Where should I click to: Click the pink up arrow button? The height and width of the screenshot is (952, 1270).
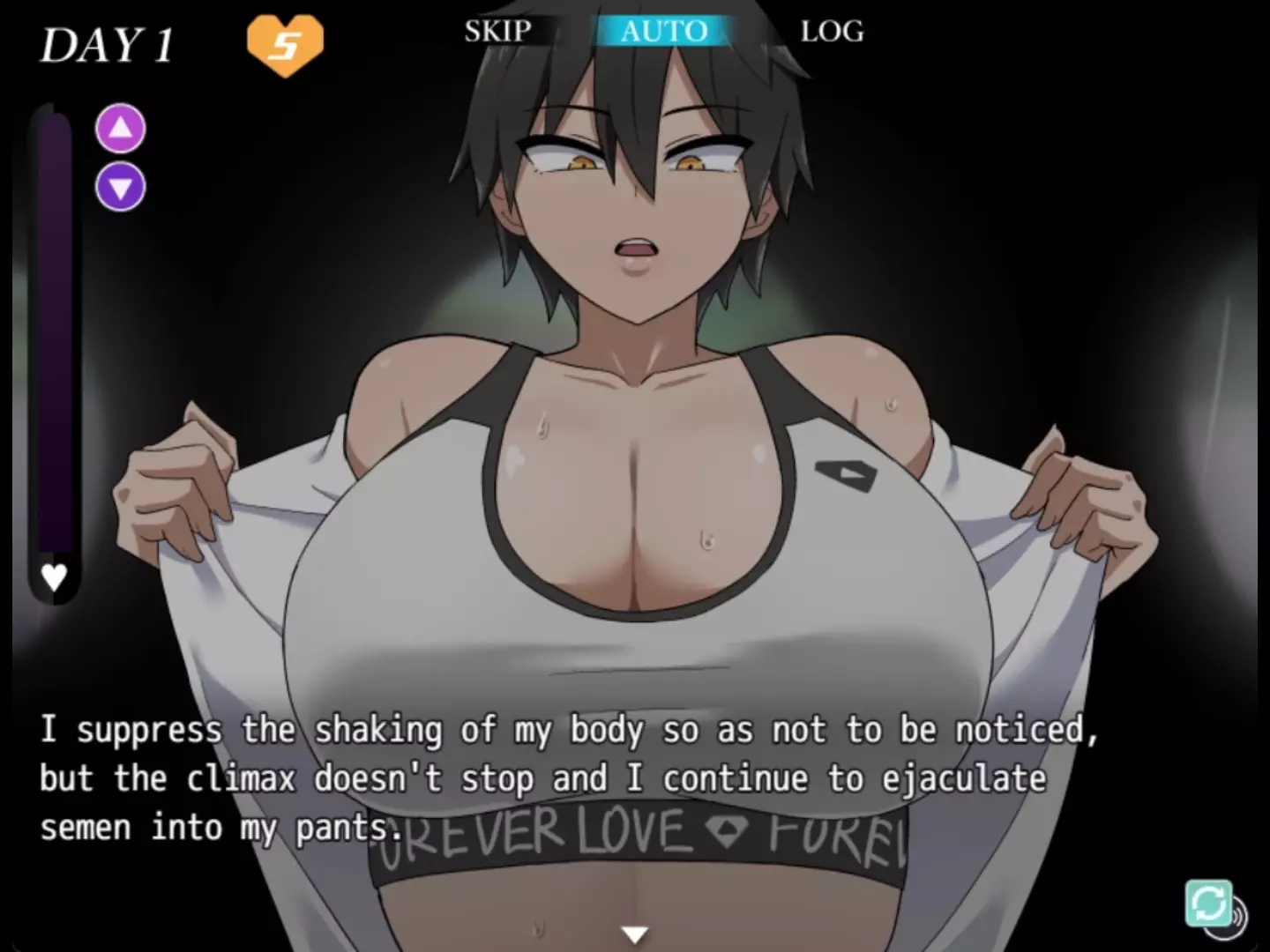(121, 129)
